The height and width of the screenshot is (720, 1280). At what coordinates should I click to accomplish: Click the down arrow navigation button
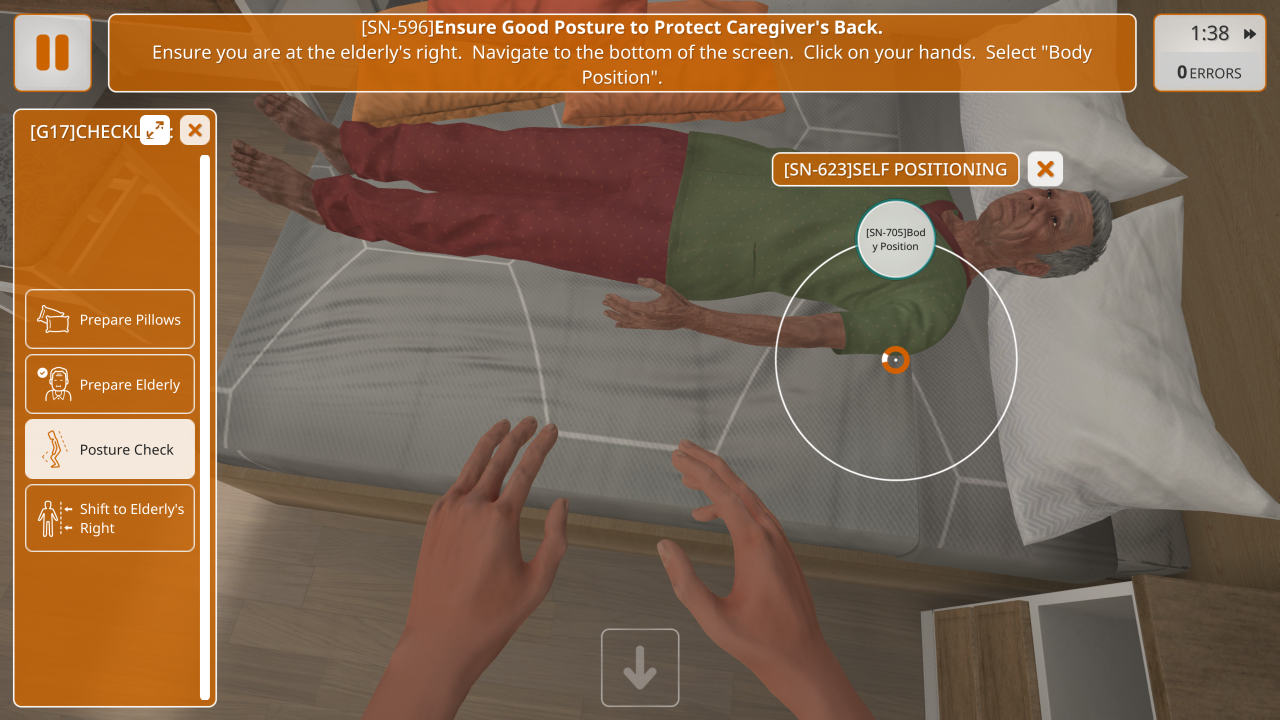coord(640,667)
